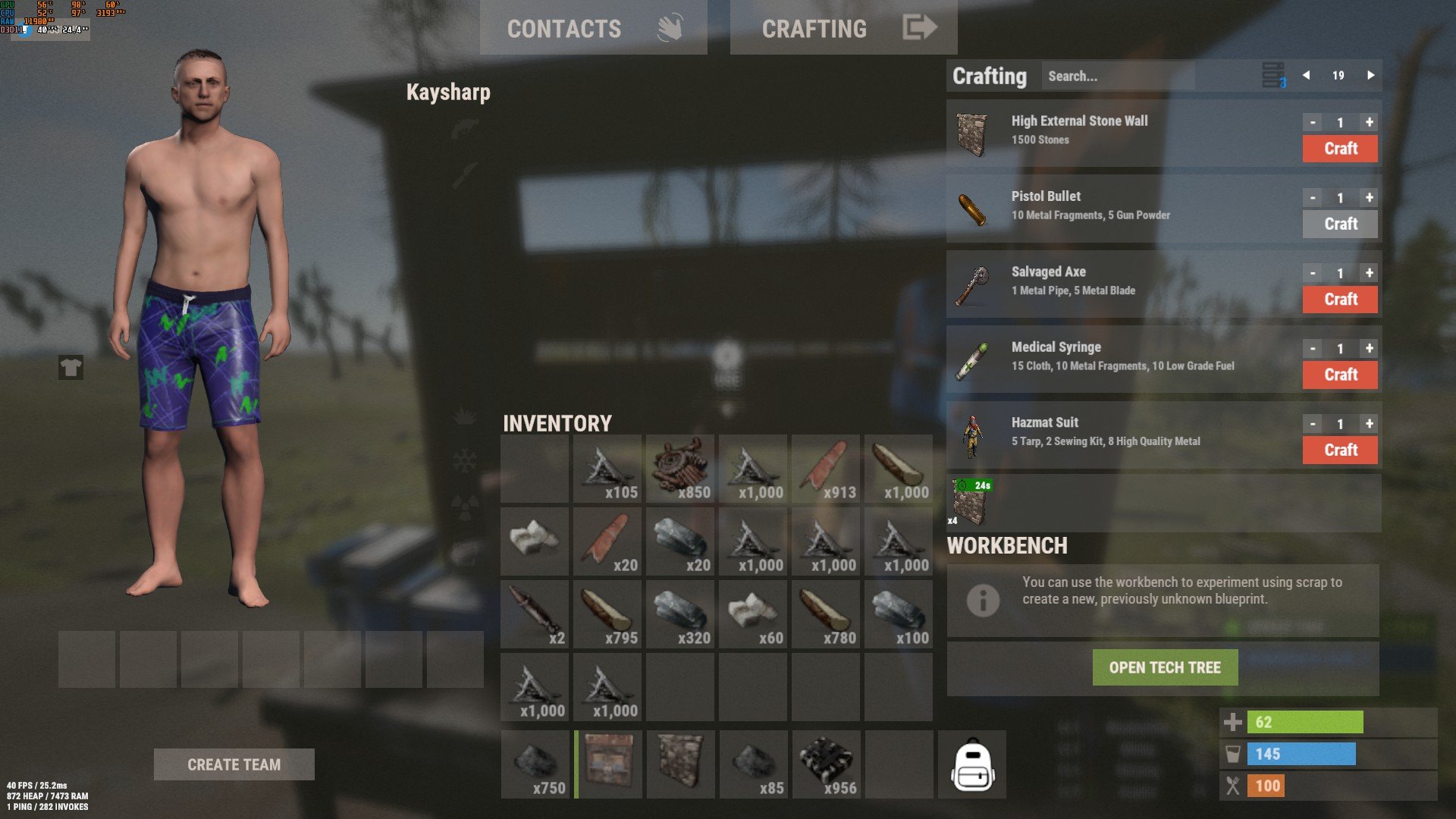1456x819 pixels.
Task: Select the x850 rope item slot
Action: 680,469
